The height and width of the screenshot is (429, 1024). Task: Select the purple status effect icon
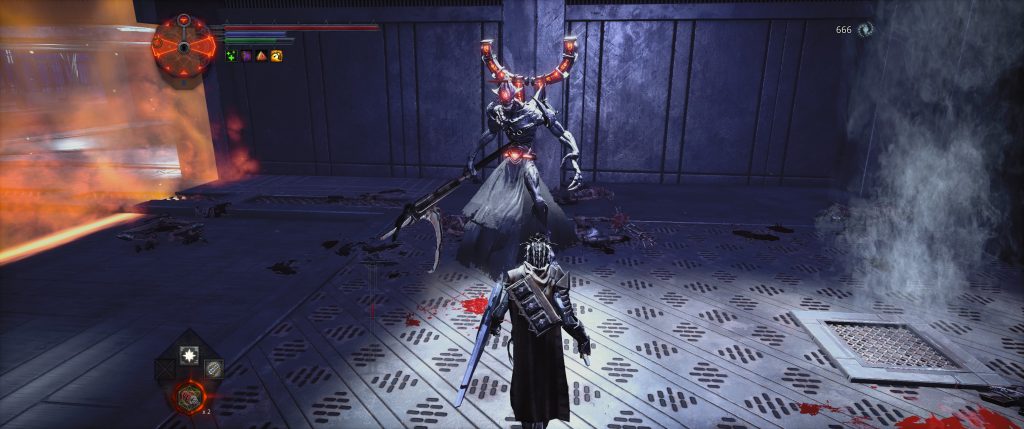247,56
